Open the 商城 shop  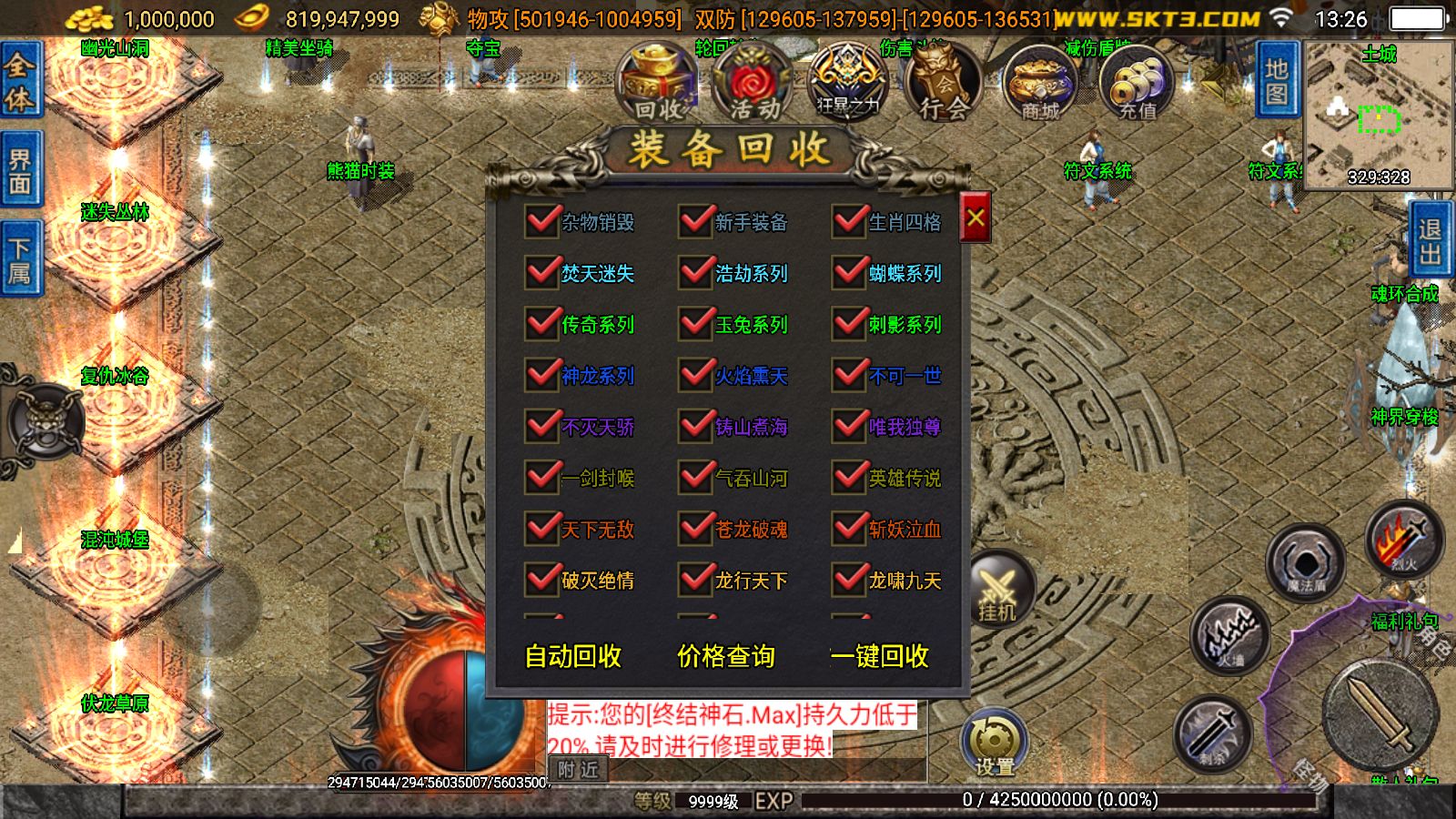[x=1037, y=82]
